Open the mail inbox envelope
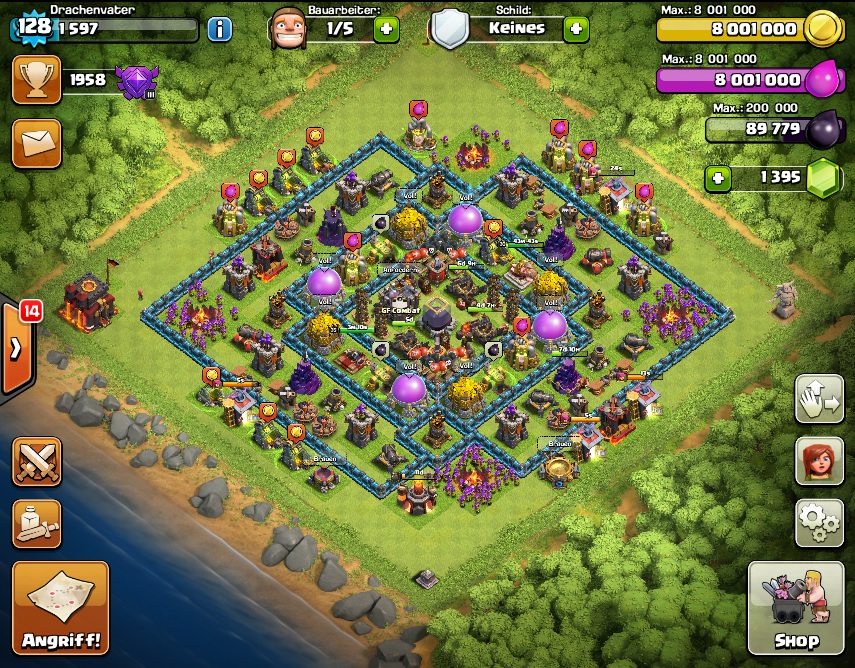Screen dimensions: 855x668 [x=36, y=143]
